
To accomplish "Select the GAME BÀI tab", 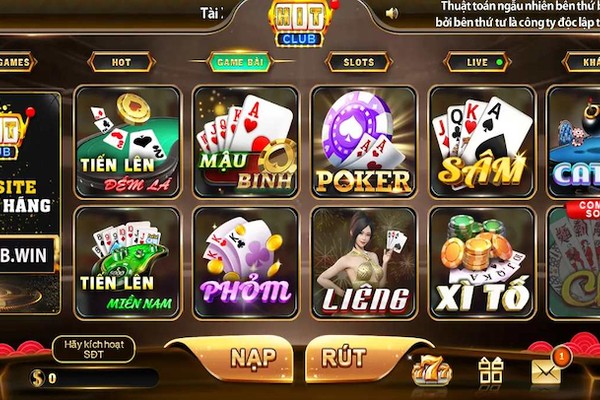I will (x=240, y=62).
